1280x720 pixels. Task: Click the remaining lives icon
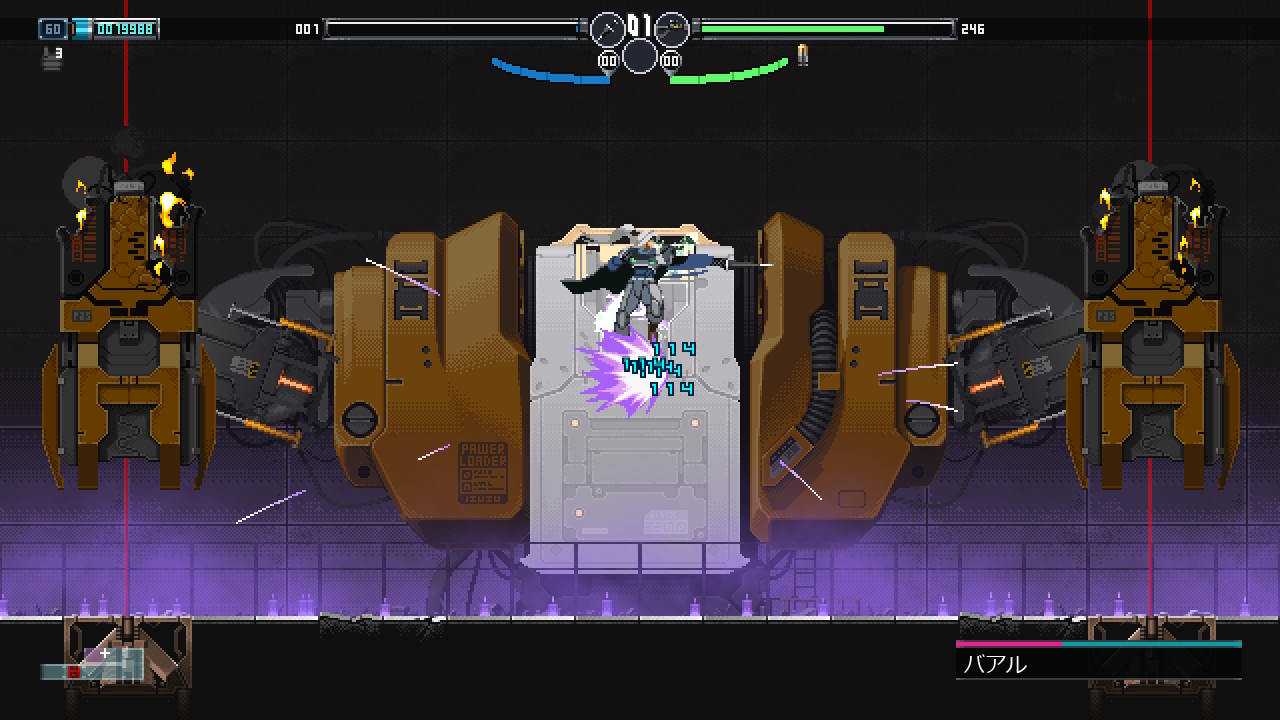click(50, 58)
